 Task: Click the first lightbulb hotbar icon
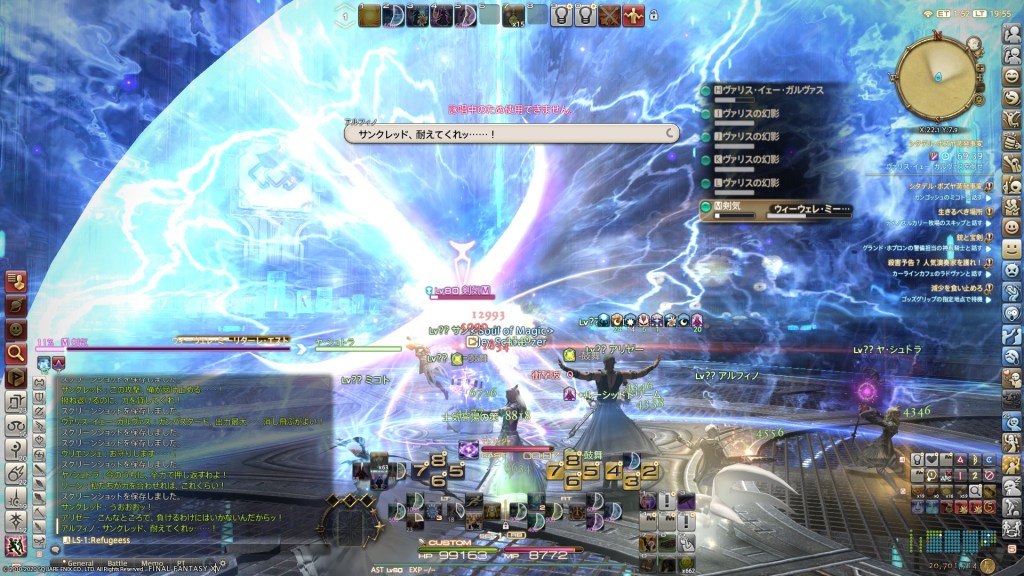561,15
